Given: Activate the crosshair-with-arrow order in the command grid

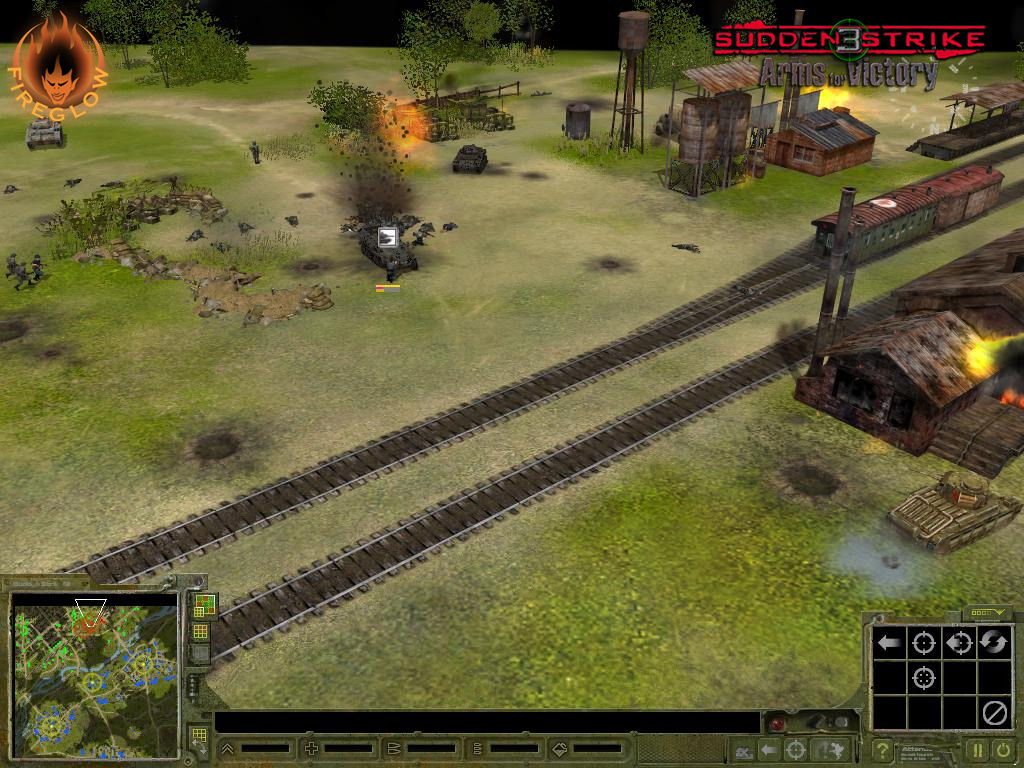Looking at the screenshot, I should (x=958, y=643).
